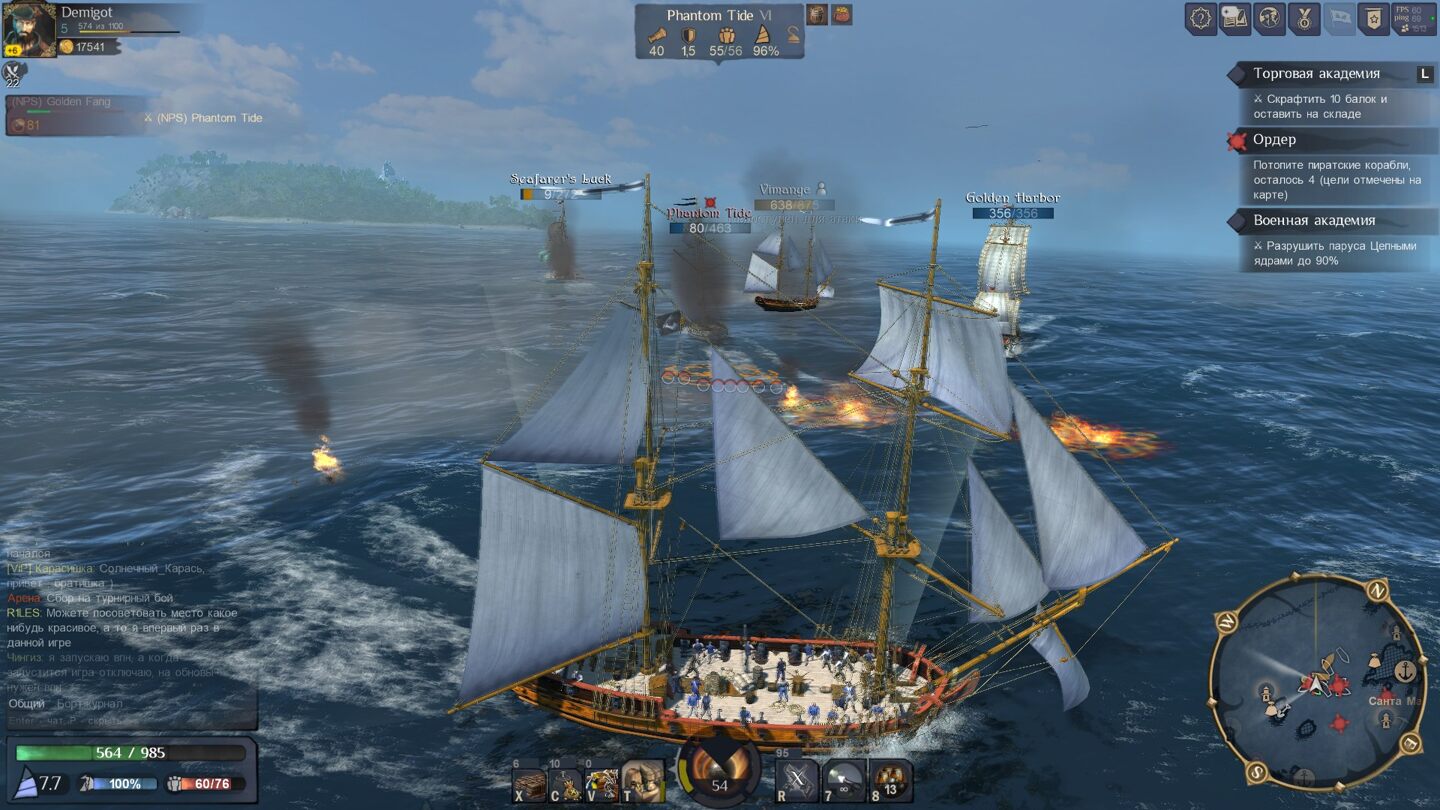This screenshot has height=810, width=1440.
Task: Open the star banner icon
Action: 1373,19
